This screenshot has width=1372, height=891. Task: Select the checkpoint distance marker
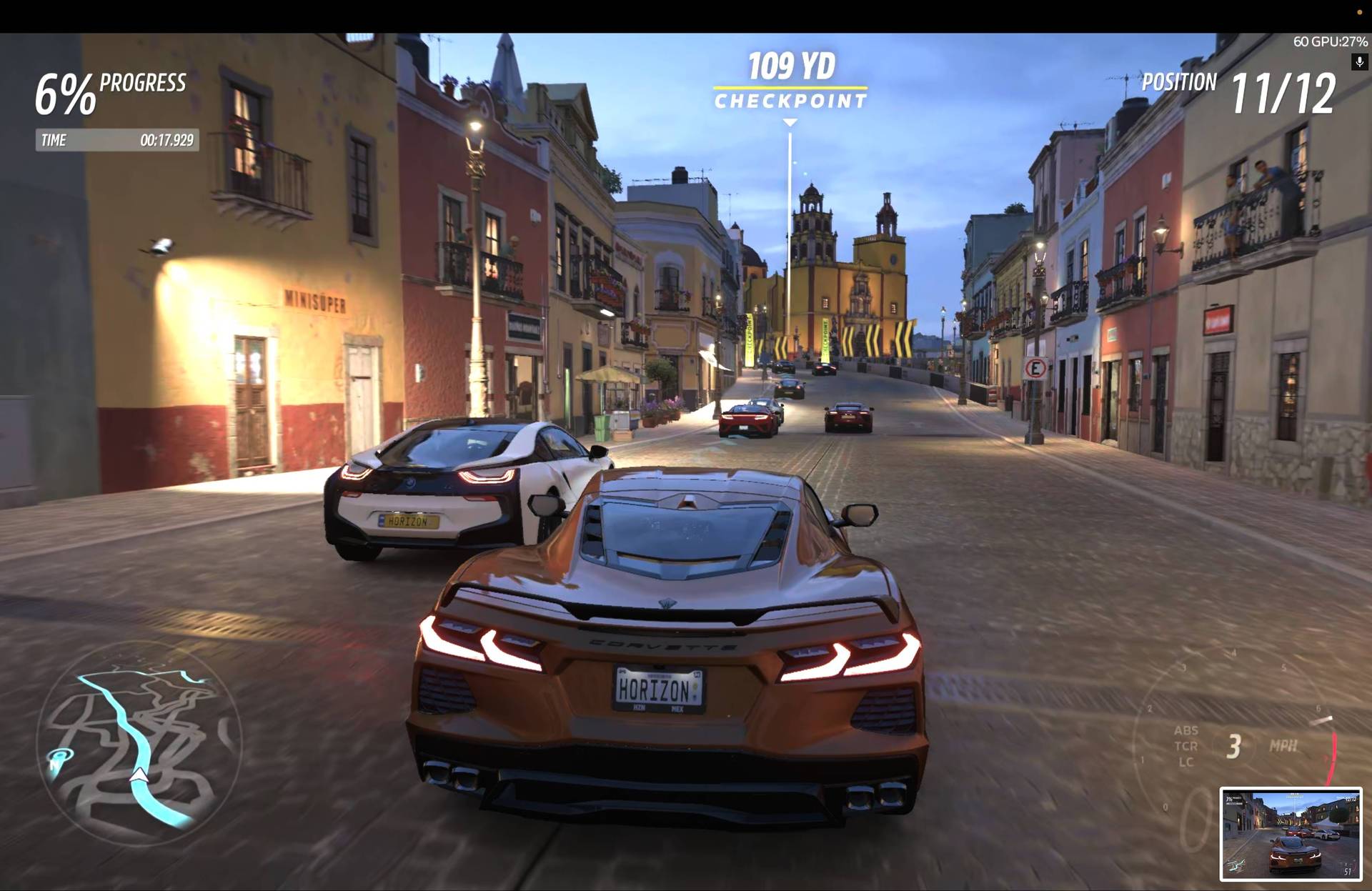pyautogui.click(x=790, y=80)
